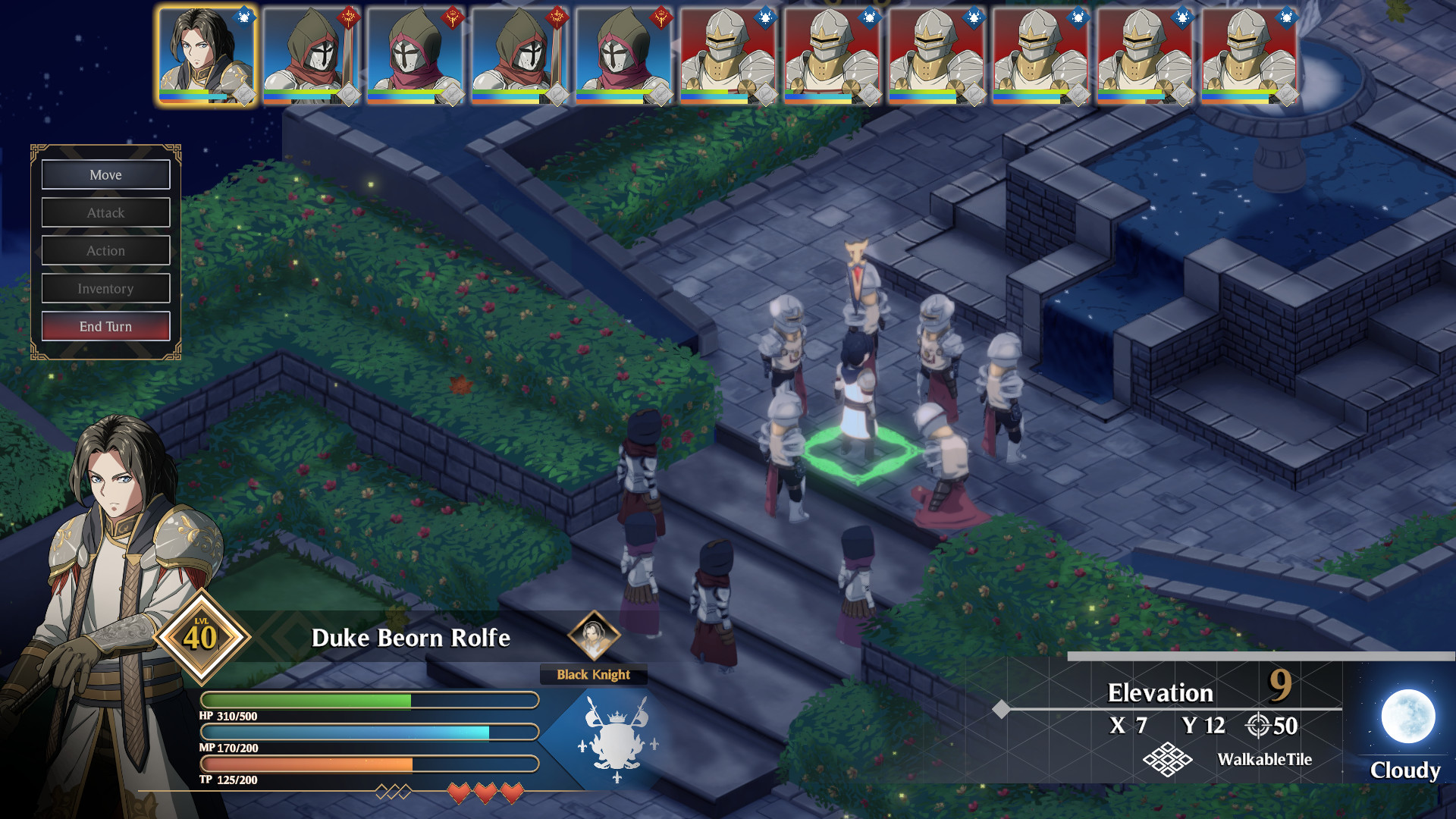Open the Inventory
Image resolution: width=1456 pixels, height=819 pixels.
click(x=105, y=288)
